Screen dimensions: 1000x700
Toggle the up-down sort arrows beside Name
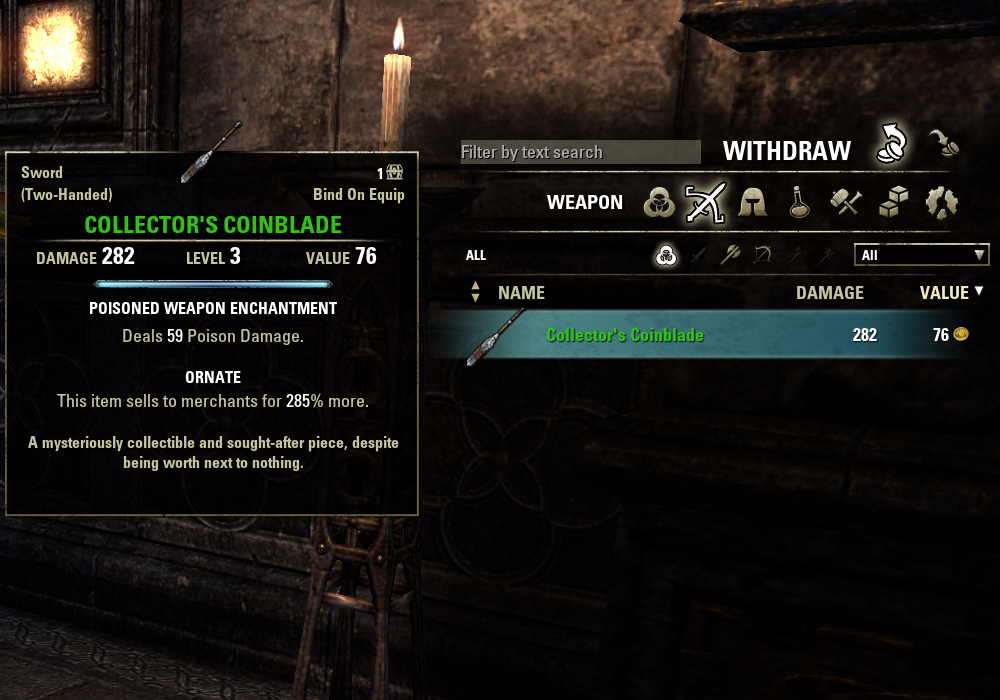(x=475, y=293)
